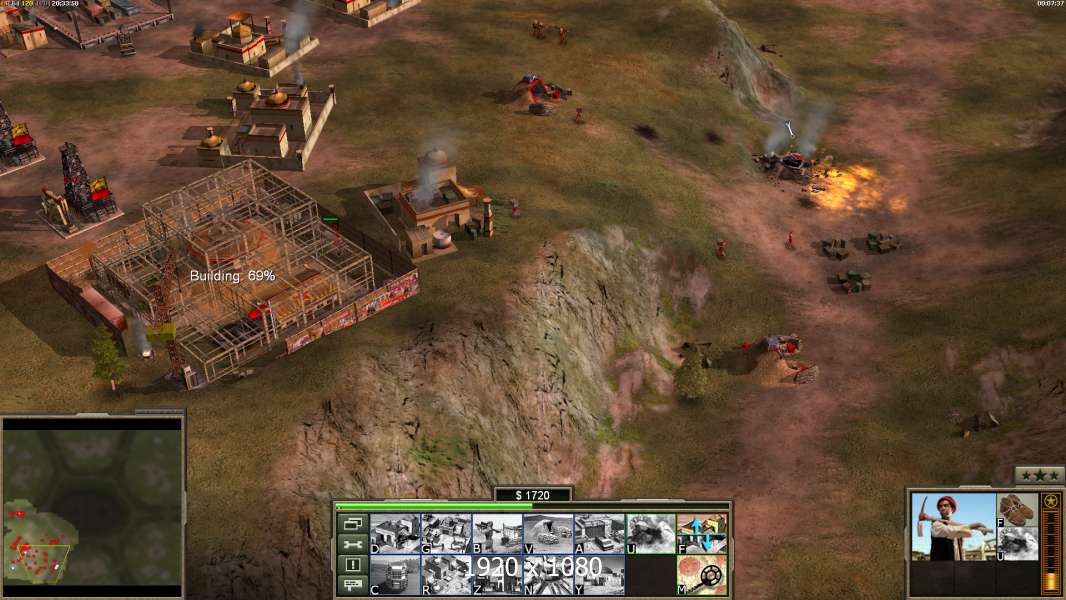Screen dimensions: 1066x600
Task: Click the wrench button on command bar
Action: tap(352, 544)
